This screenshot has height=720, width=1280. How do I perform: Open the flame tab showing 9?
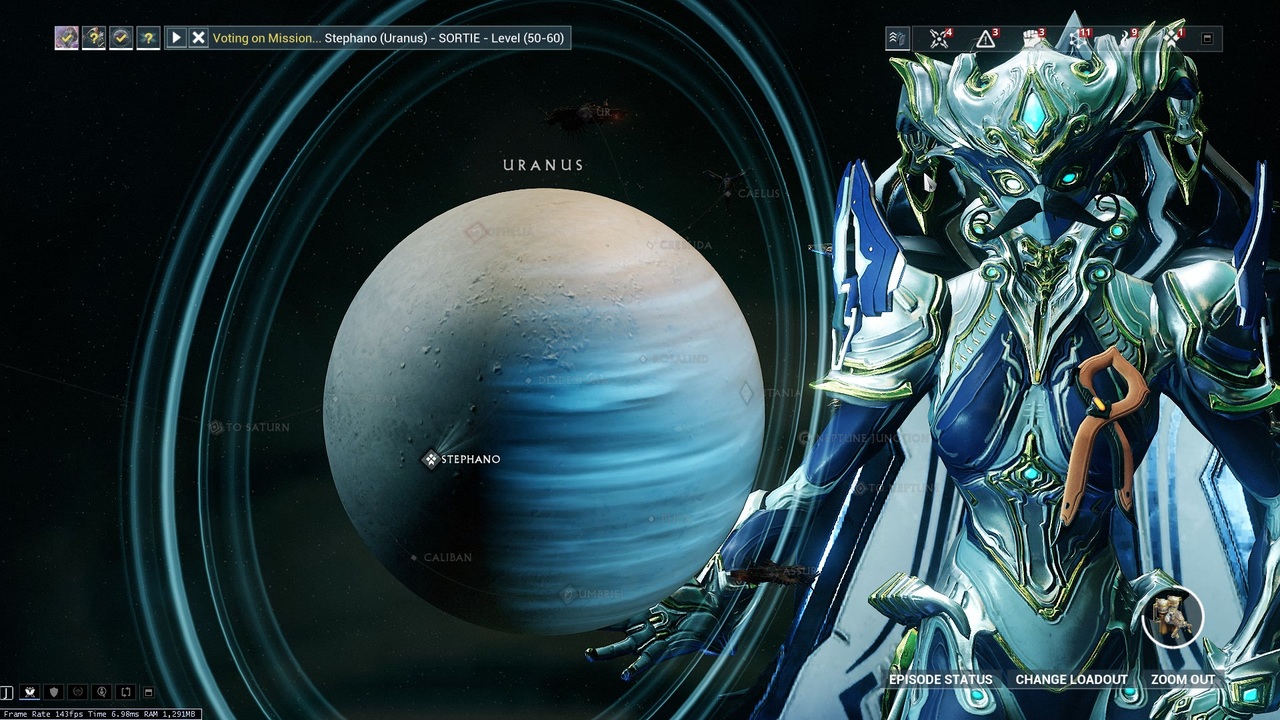point(1126,39)
